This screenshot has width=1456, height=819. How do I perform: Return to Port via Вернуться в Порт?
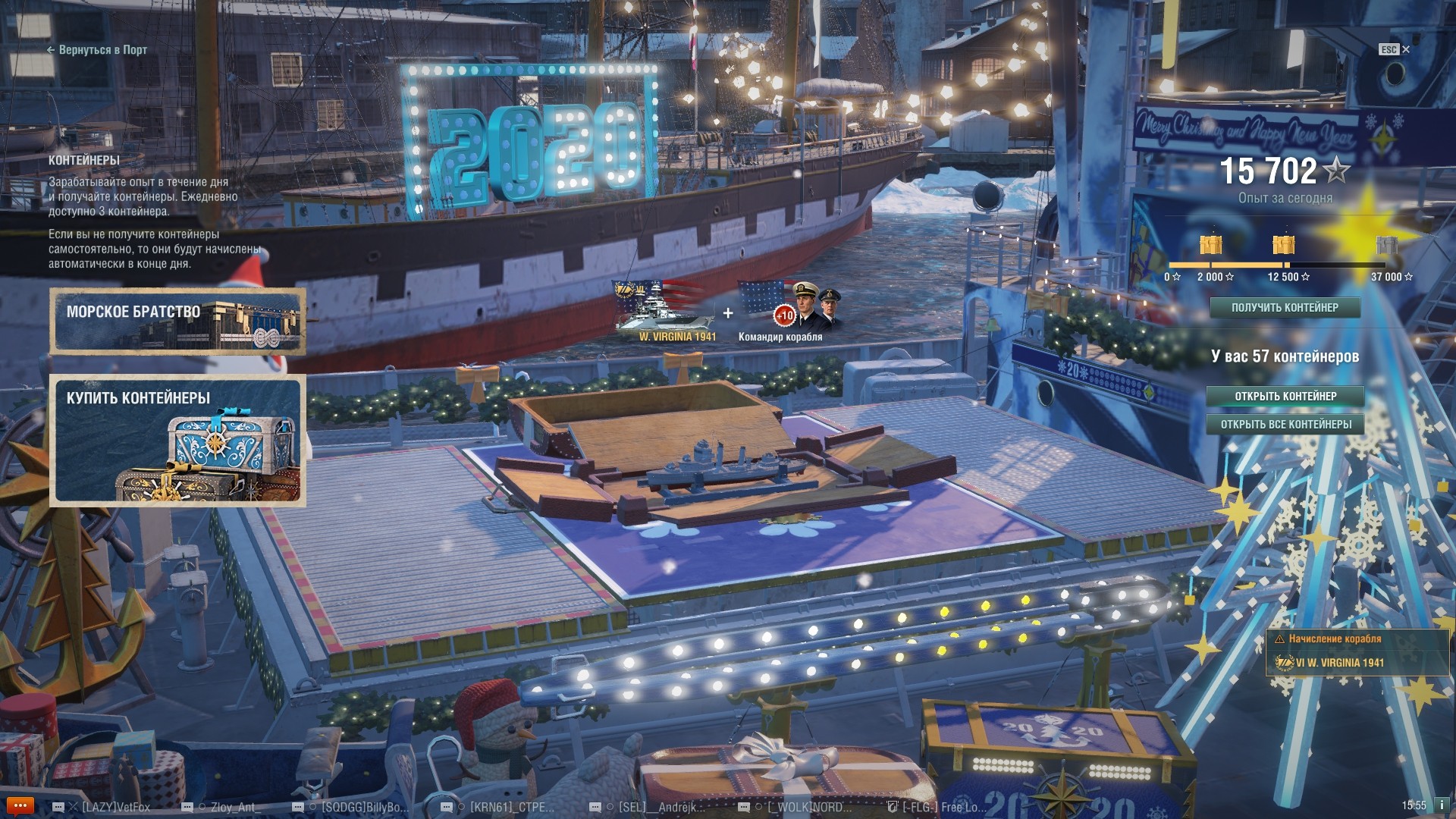click(97, 50)
